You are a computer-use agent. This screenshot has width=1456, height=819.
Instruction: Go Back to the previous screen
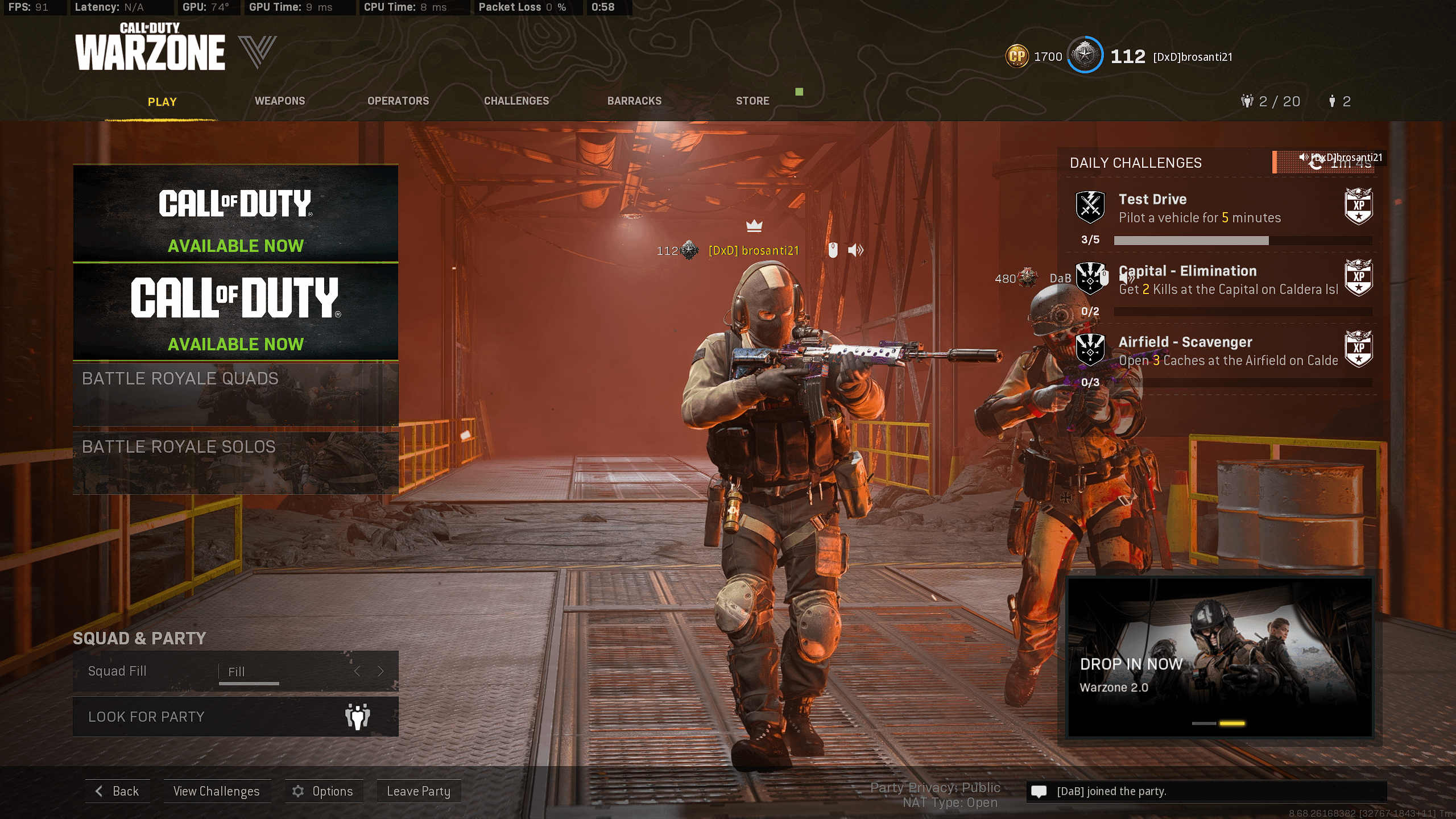click(118, 791)
